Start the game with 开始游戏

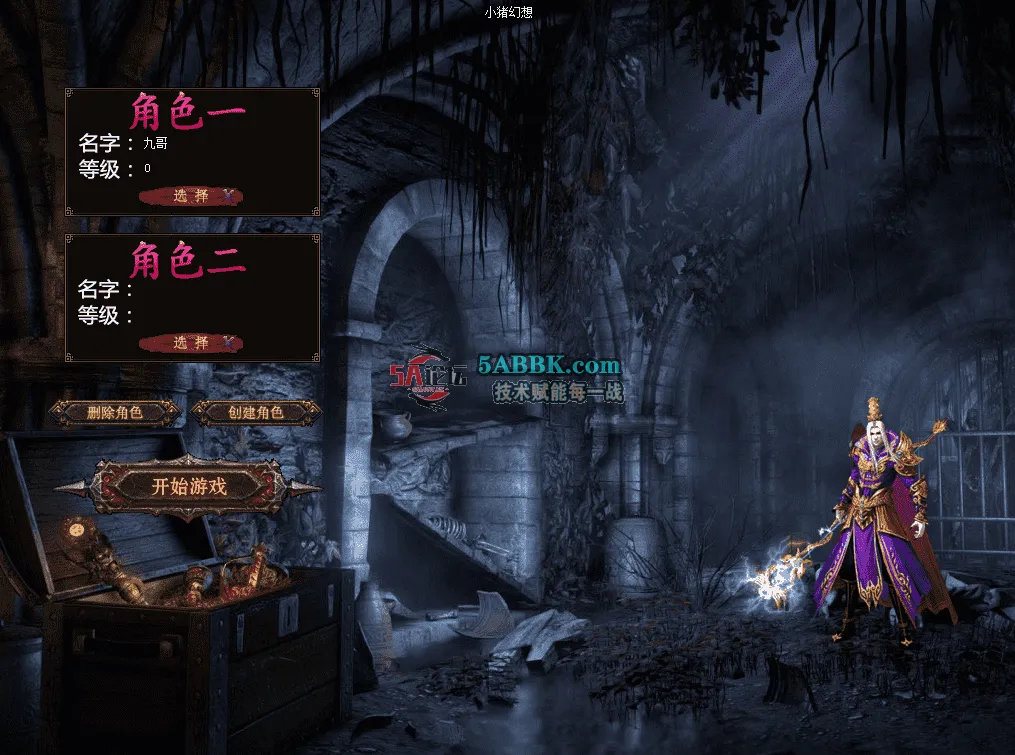tap(189, 487)
